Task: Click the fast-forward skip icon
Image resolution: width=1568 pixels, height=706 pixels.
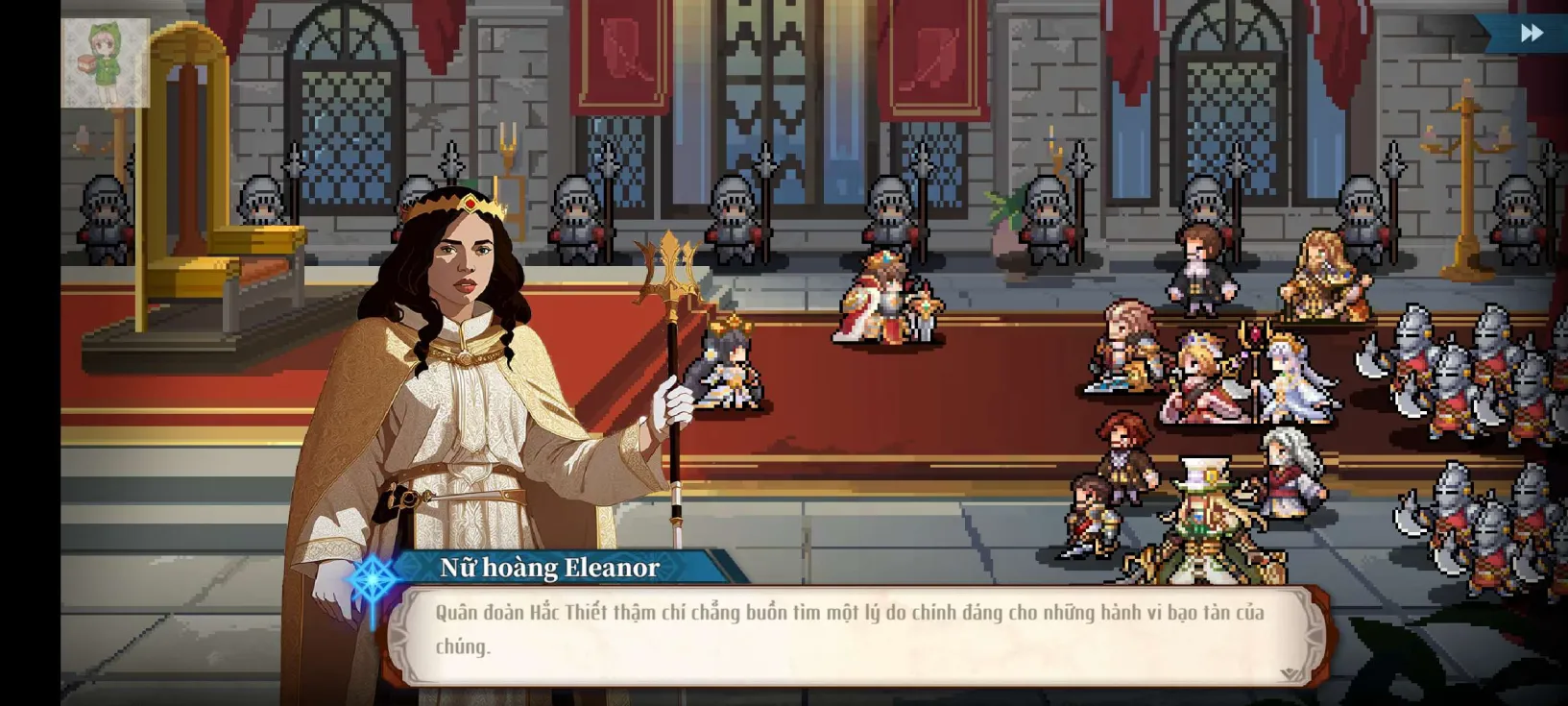Action: [1533, 32]
